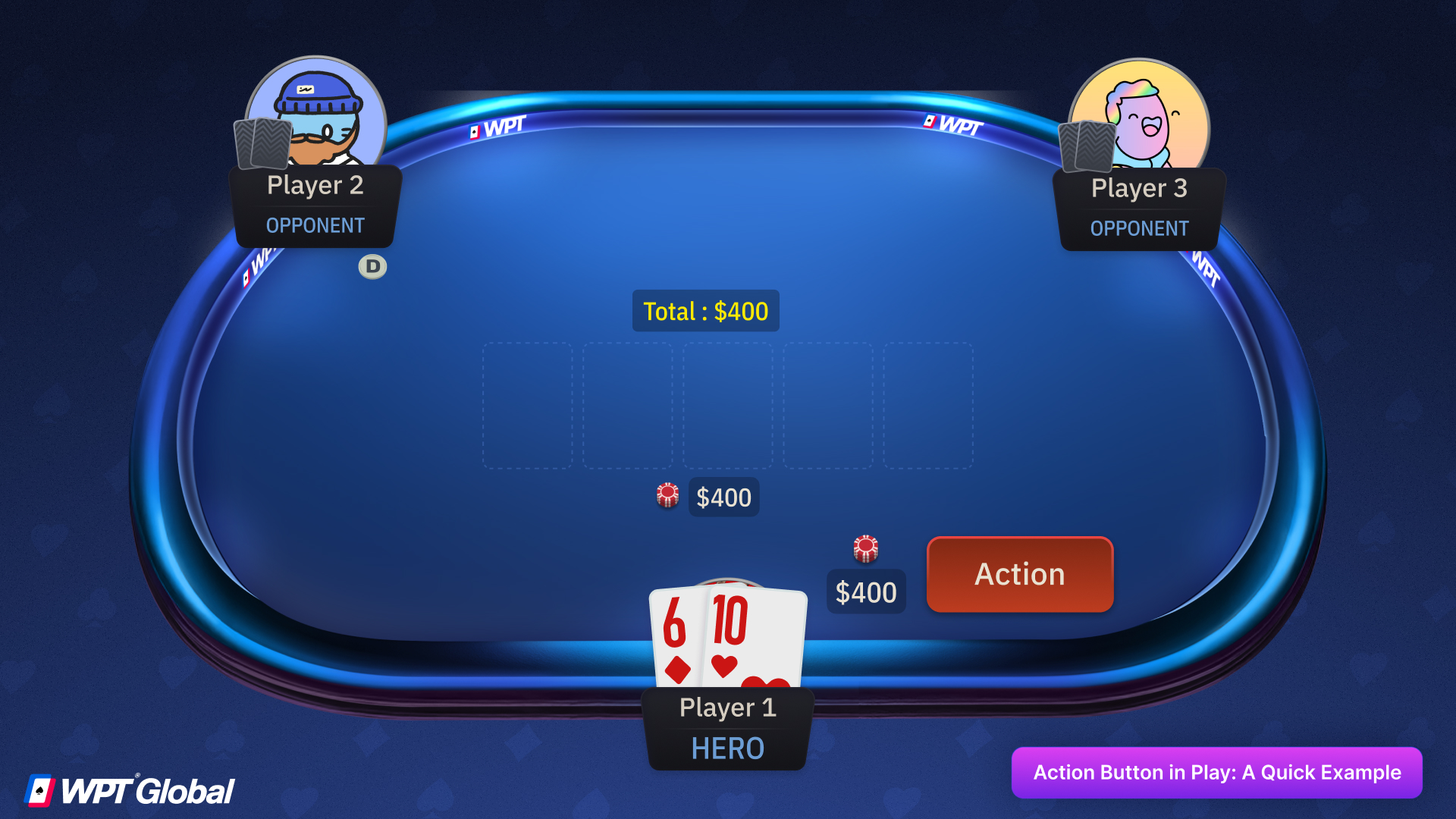Viewport: 1456px width, 819px height.
Task: Click the $400 bet near center pot
Action: [723, 497]
